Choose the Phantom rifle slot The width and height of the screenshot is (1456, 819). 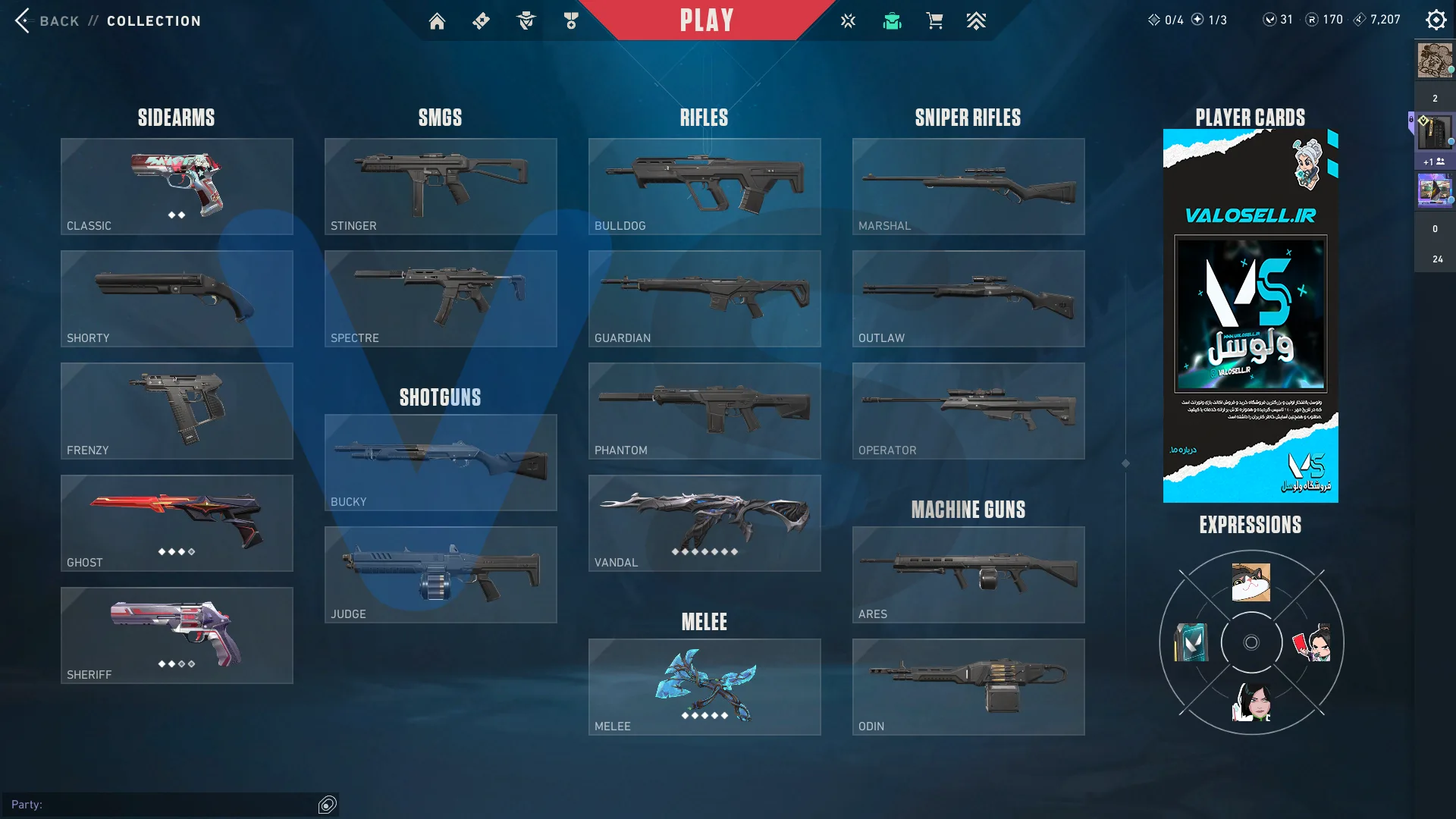704,411
